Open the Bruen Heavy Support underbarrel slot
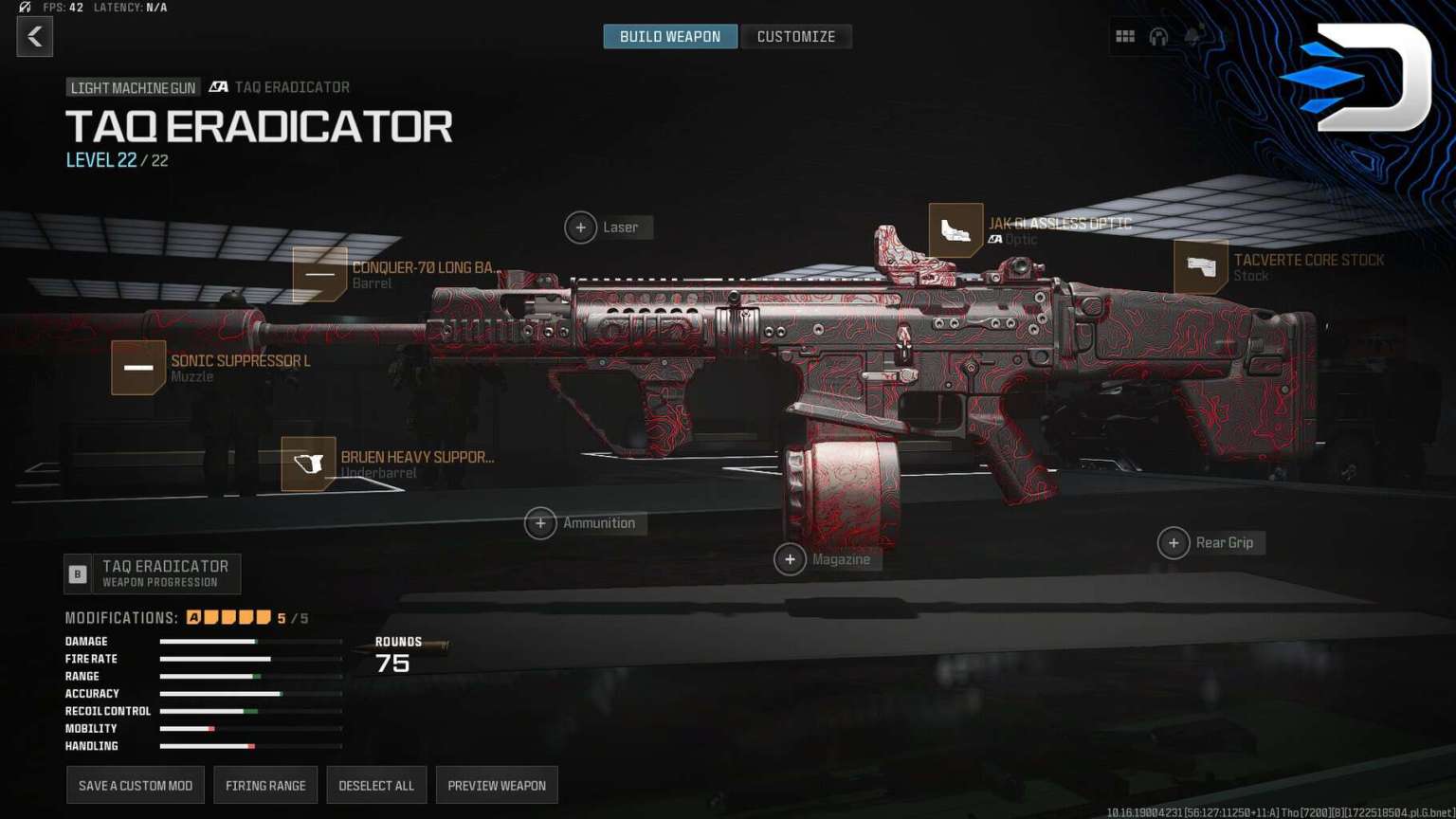The width and height of the screenshot is (1456, 819). [x=308, y=464]
